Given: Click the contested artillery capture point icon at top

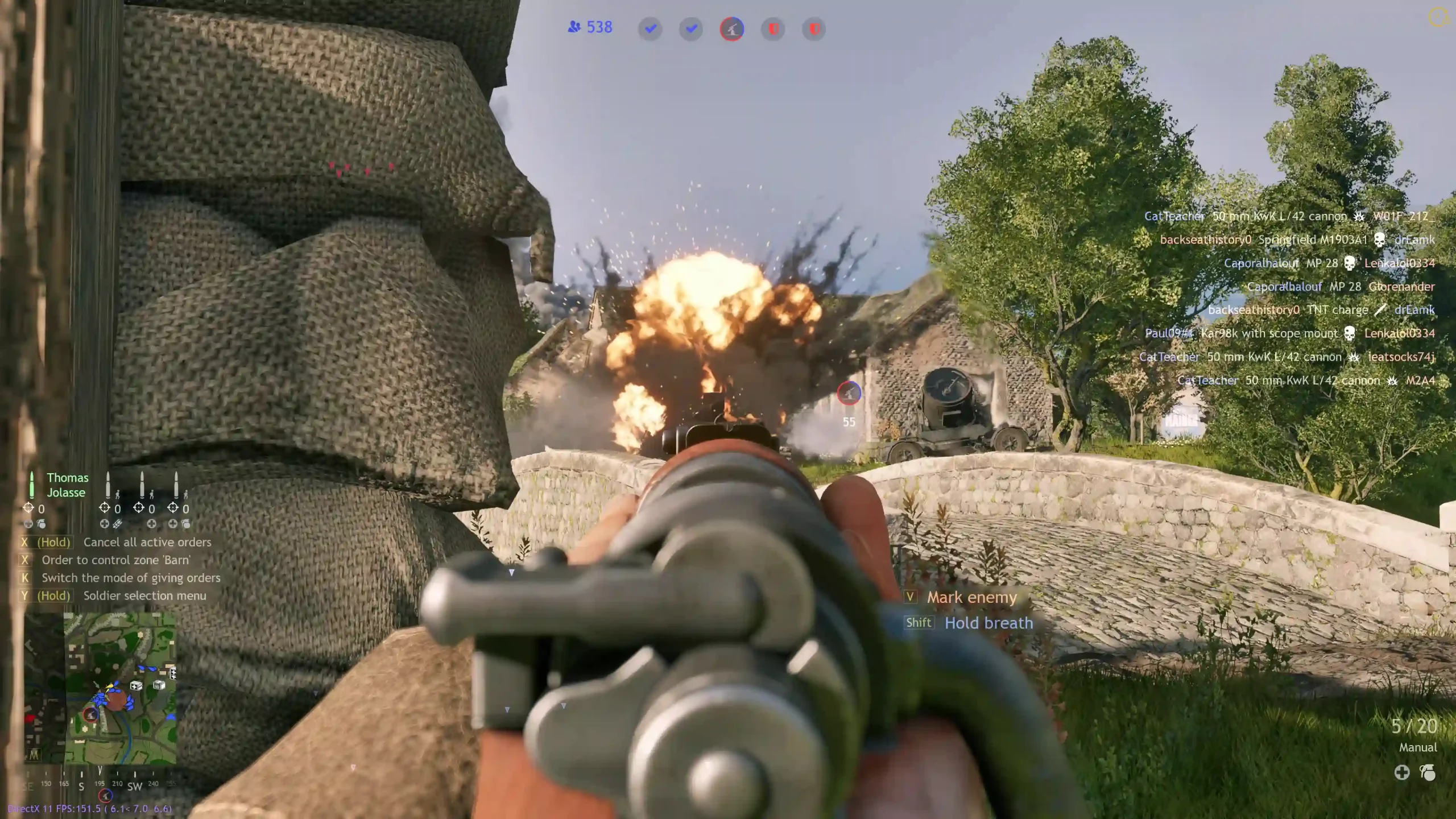Looking at the screenshot, I should pyautogui.click(x=732, y=29).
